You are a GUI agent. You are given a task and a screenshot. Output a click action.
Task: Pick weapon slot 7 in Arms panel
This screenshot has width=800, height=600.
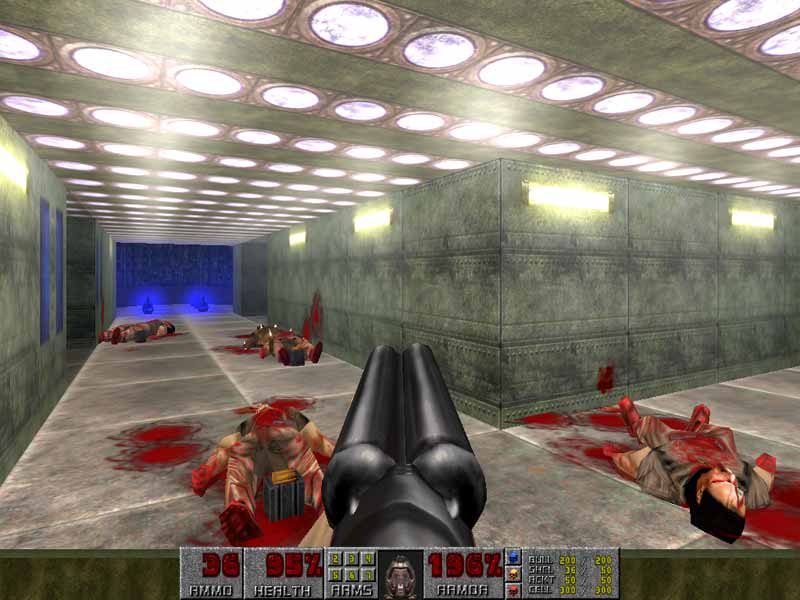(x=367, y=574)
